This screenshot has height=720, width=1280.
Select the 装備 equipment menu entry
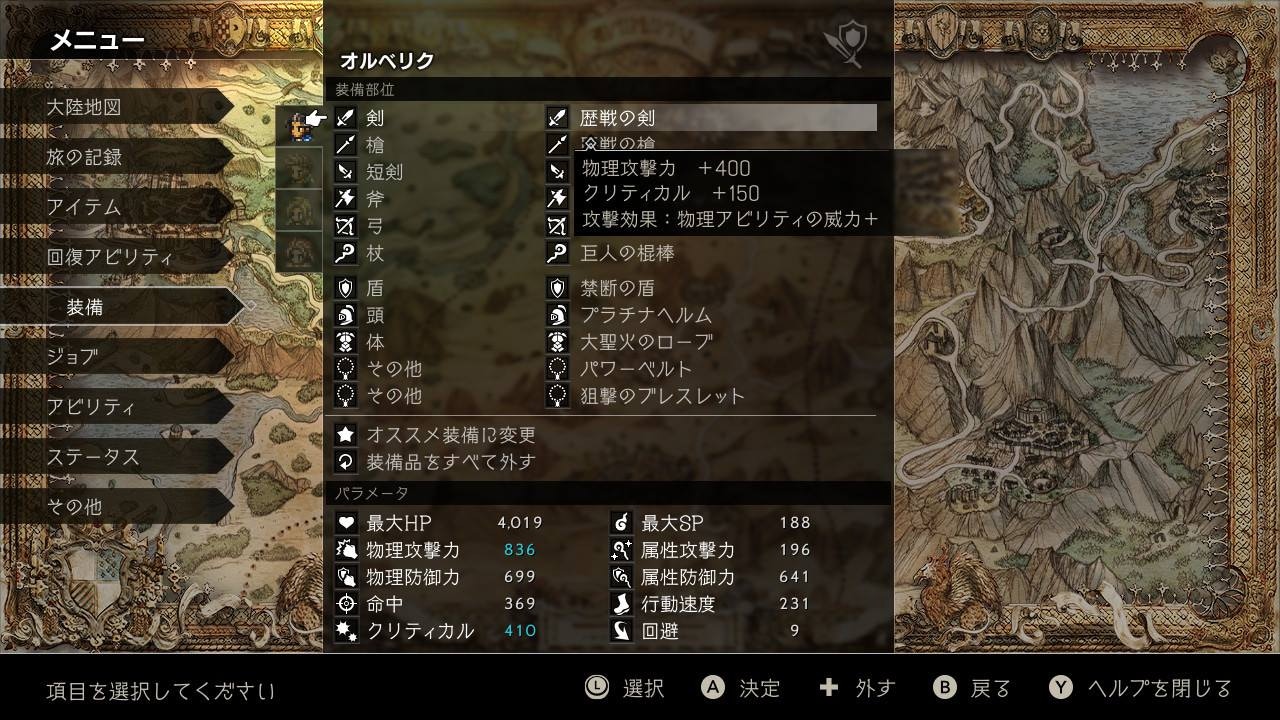(85, 307)
